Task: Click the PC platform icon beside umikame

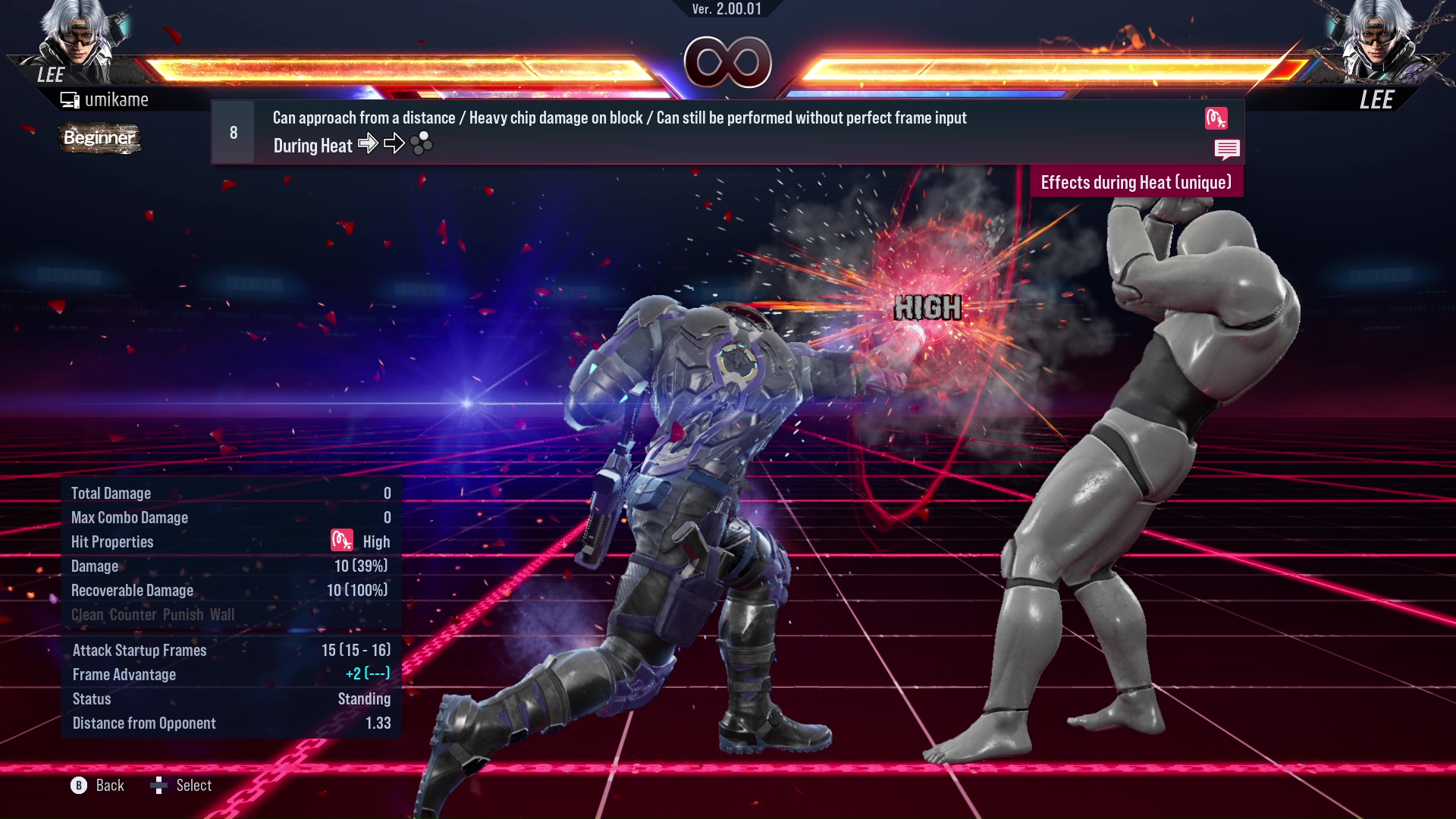Action: coord(70,99)
